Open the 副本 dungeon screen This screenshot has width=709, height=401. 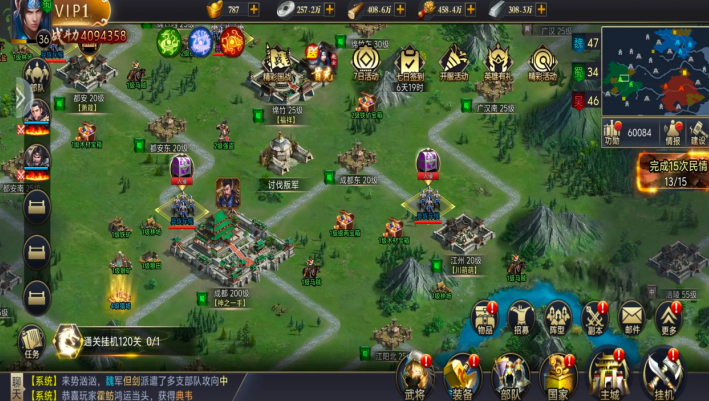[594, 318]
